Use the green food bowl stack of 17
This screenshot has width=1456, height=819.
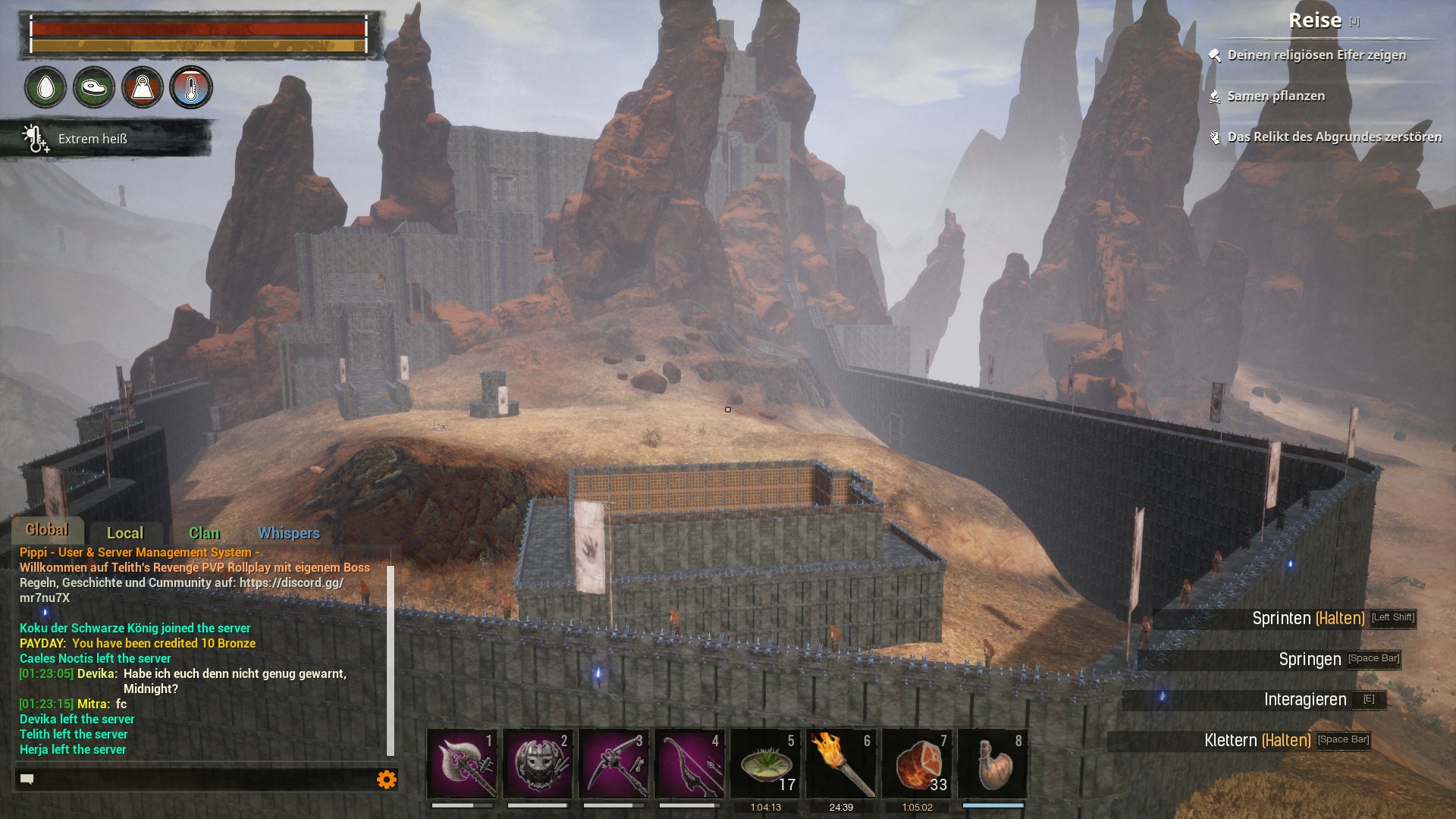coord(765,764)
